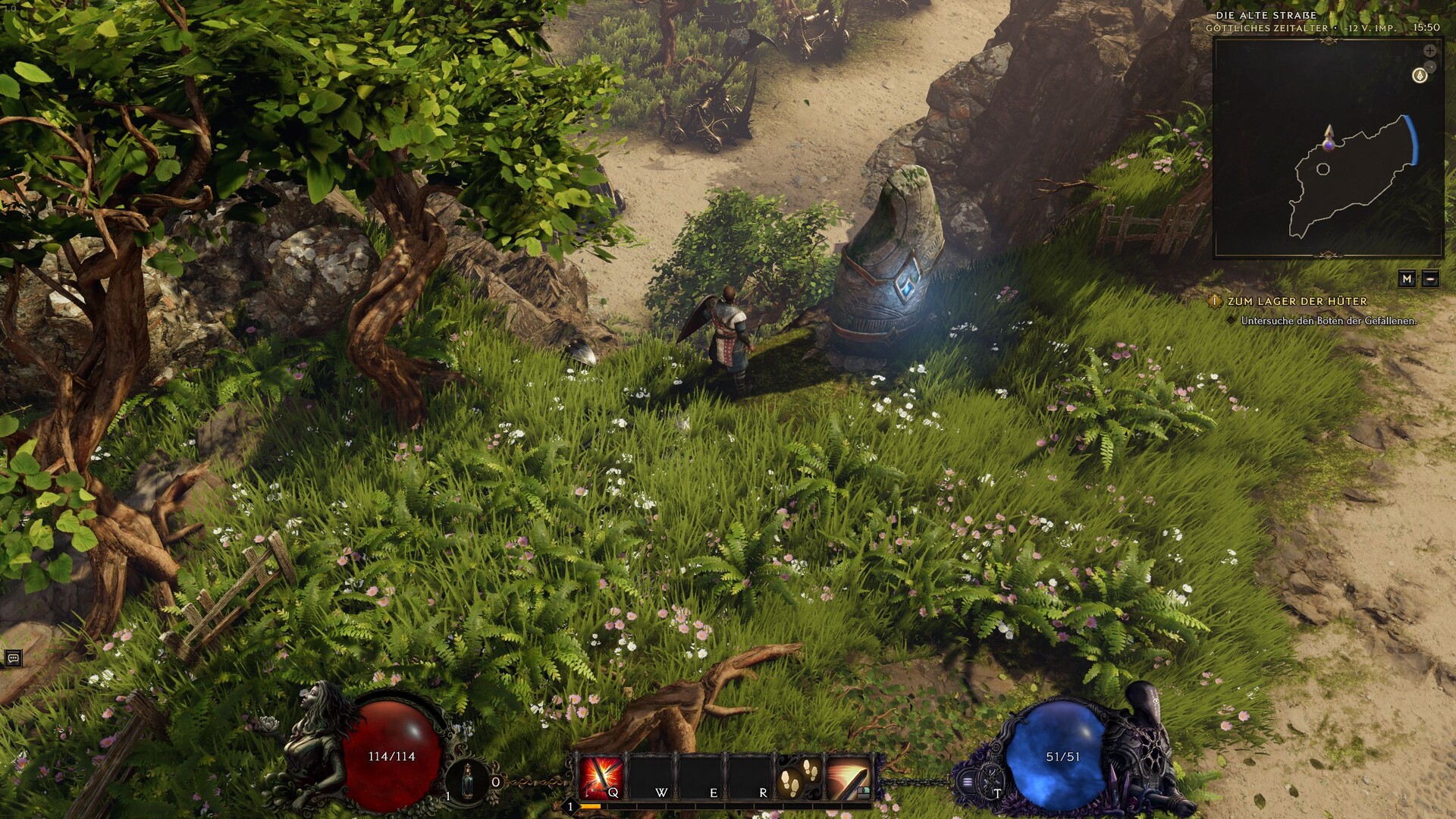Image resolution: width=1456 pixels, height=819 pixels.
Task: Zoom out the minimap with minus
Action: coord(1429,67)
